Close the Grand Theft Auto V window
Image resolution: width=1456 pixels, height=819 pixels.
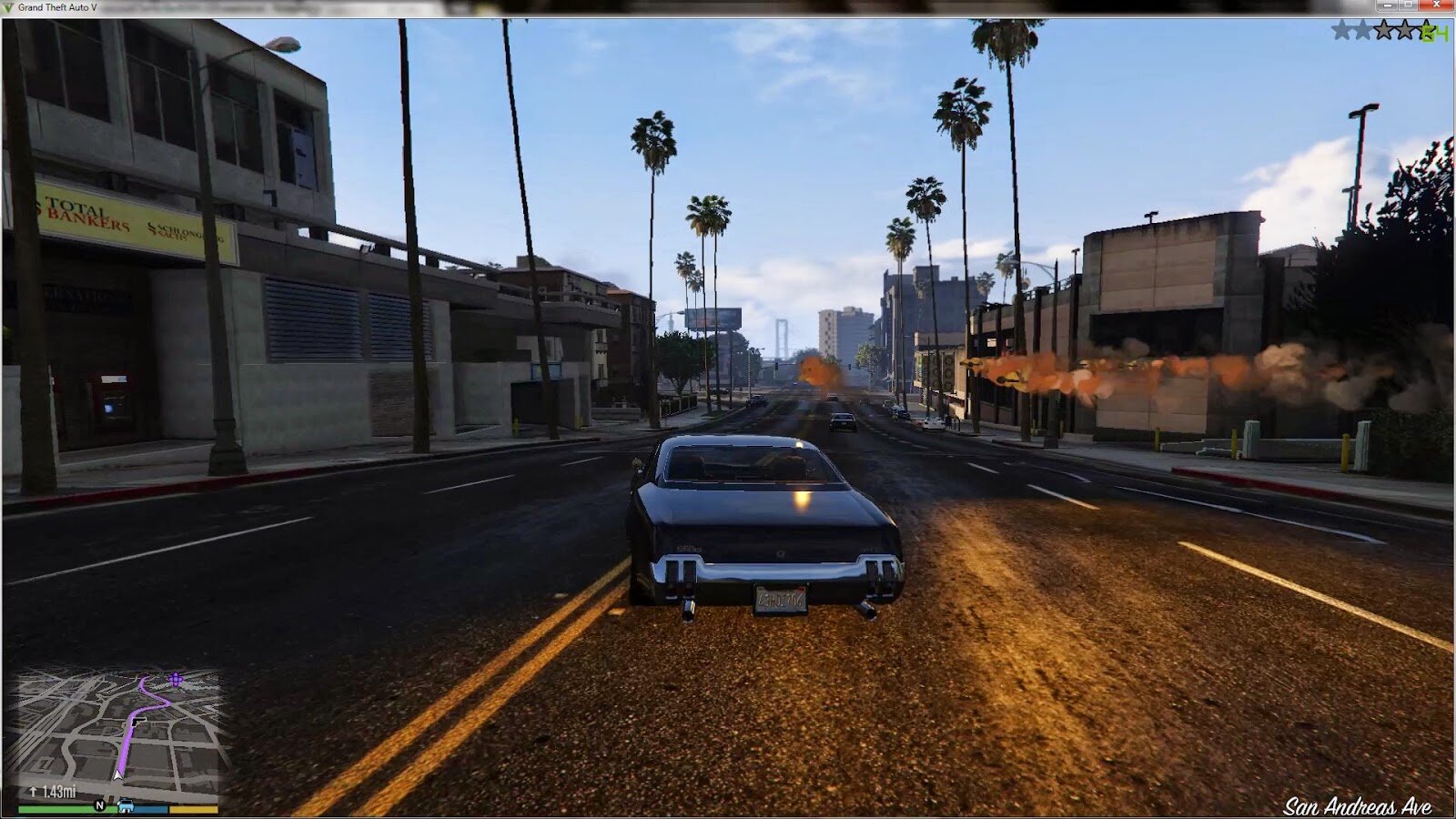(1435, 5)
